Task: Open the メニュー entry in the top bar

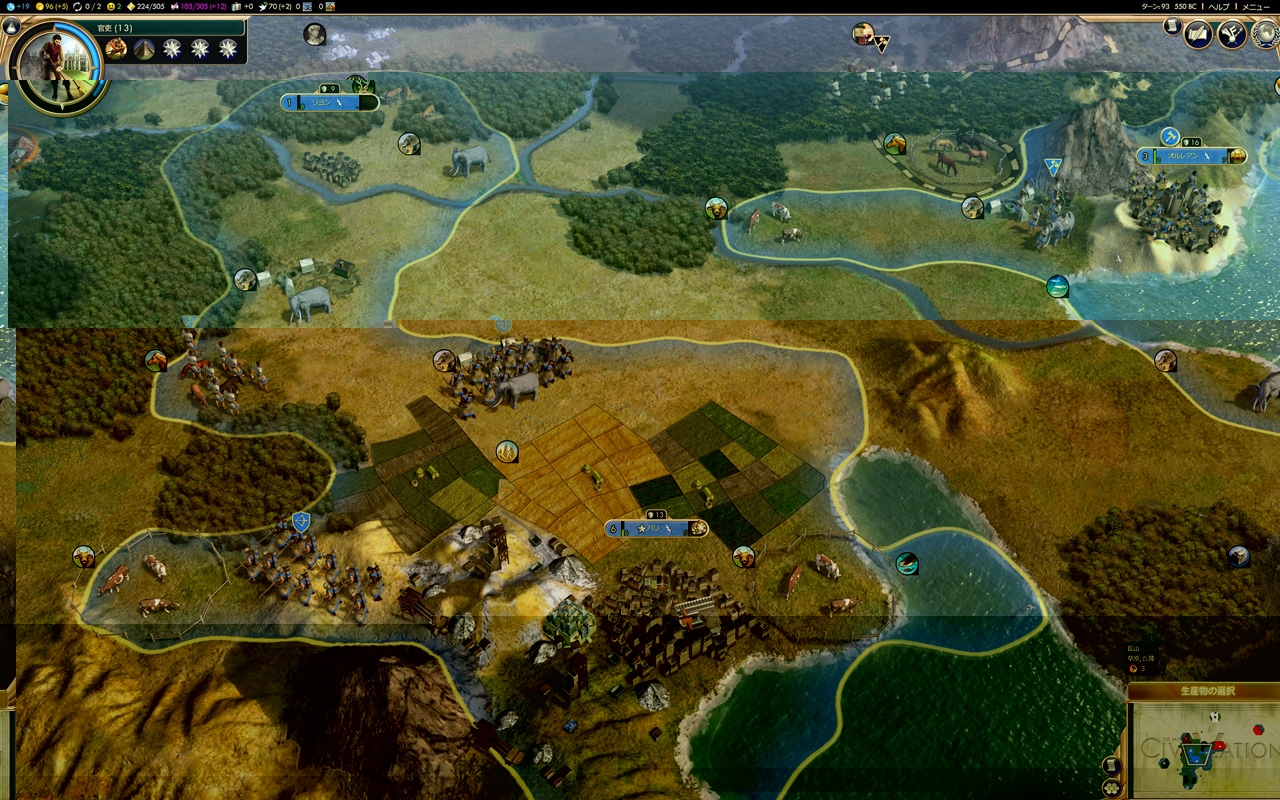Action: click(x=1255, y=6)
